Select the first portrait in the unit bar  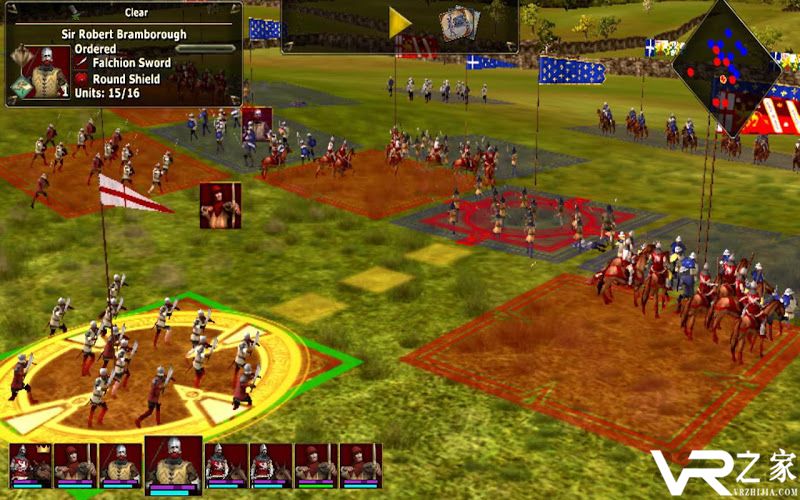pos(29,465)
